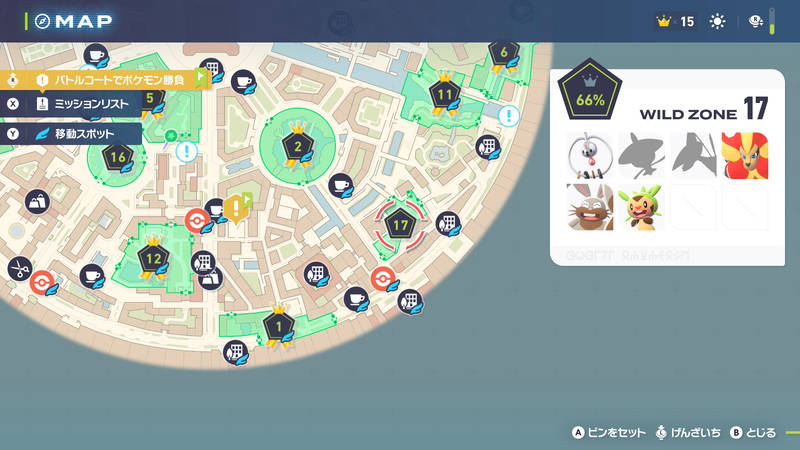800x450 pixels.
Task: Open the ミッションリスト mission list entry
Action: click(75, 103)
